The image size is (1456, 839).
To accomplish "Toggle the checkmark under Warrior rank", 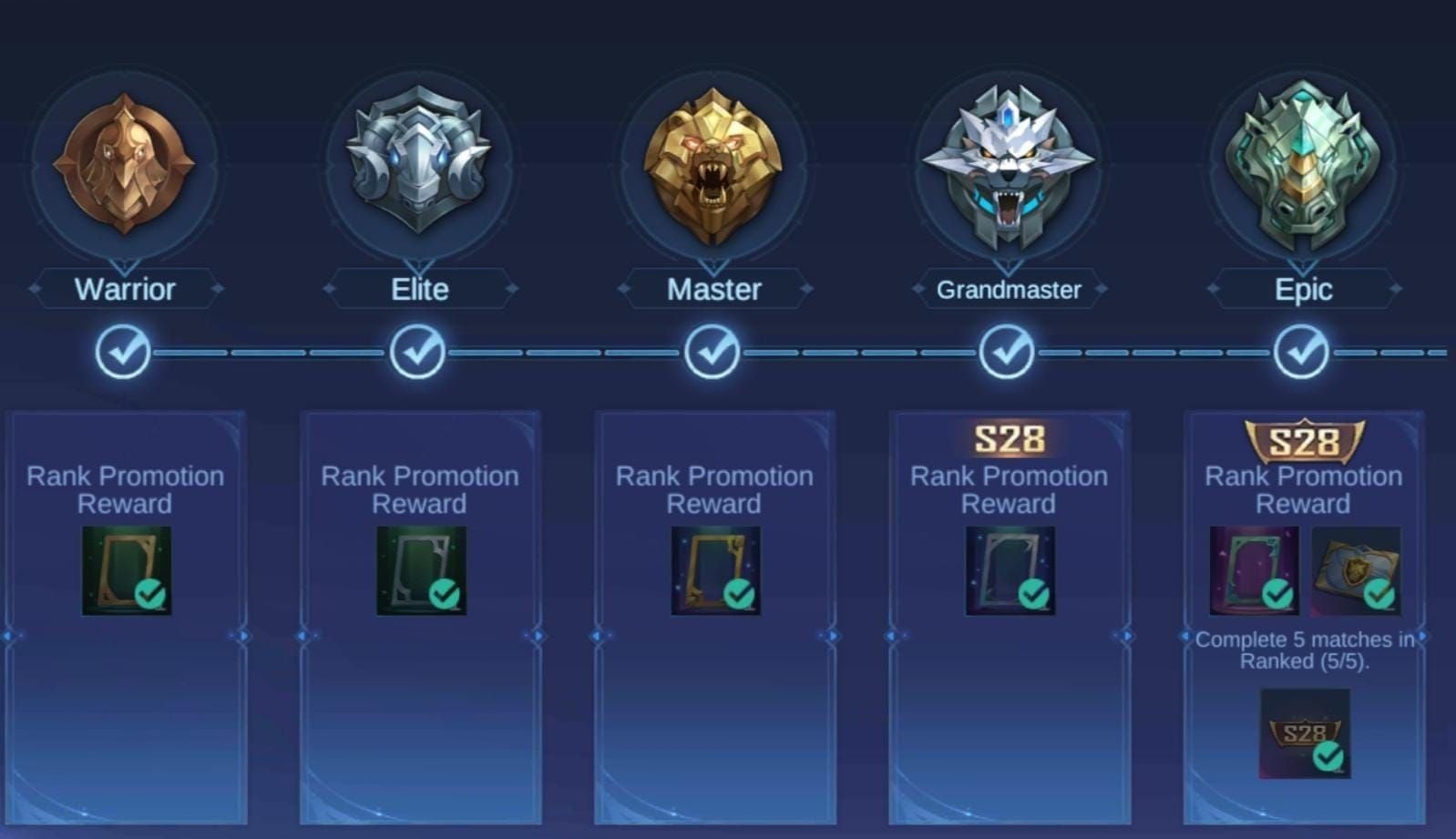I will (x=125, y=351).
